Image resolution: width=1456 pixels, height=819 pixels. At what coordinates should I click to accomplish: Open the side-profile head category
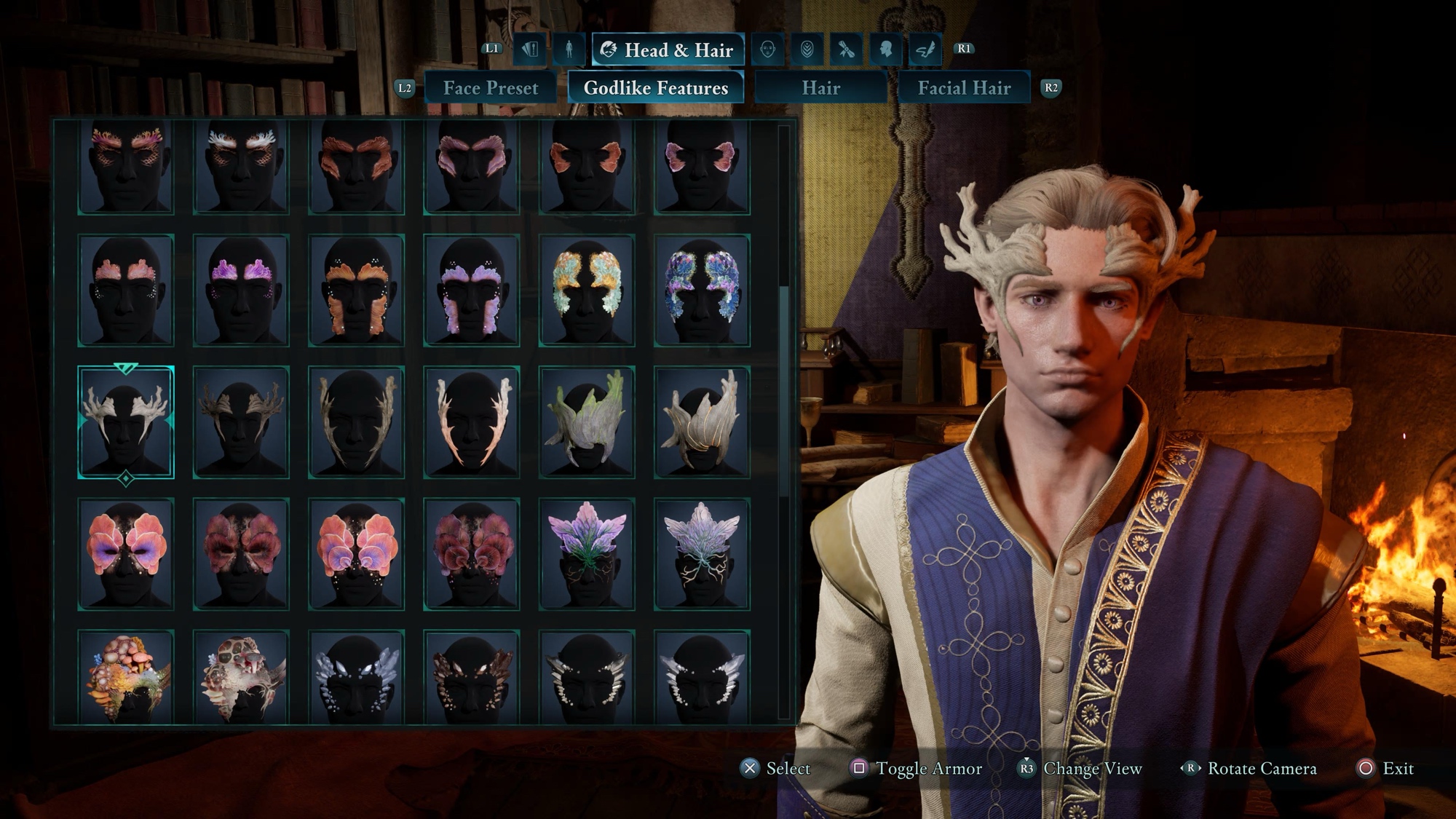(x=885, y=50)
